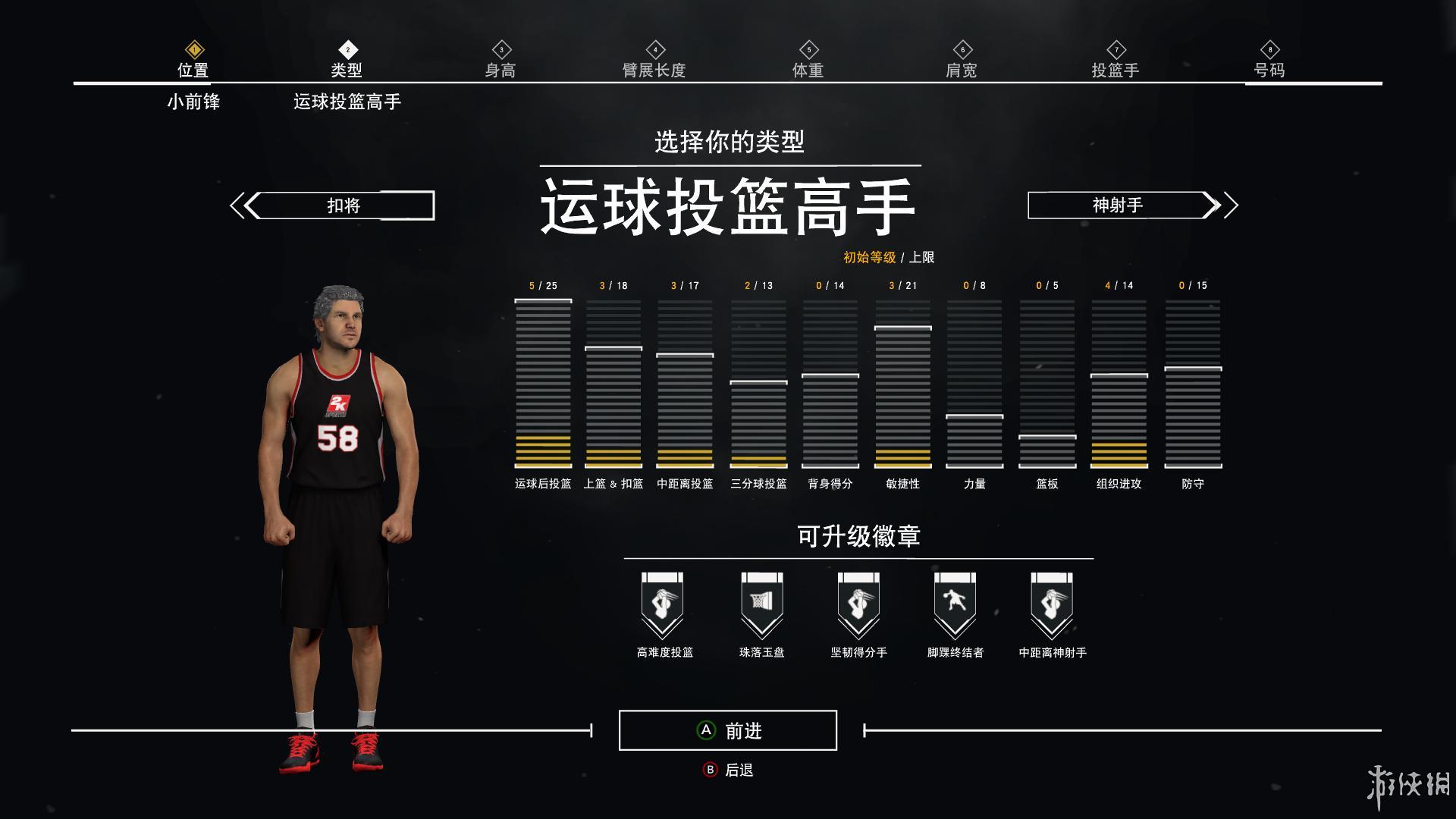Select the 高难度投篮 badge icon

click(664, 603)
